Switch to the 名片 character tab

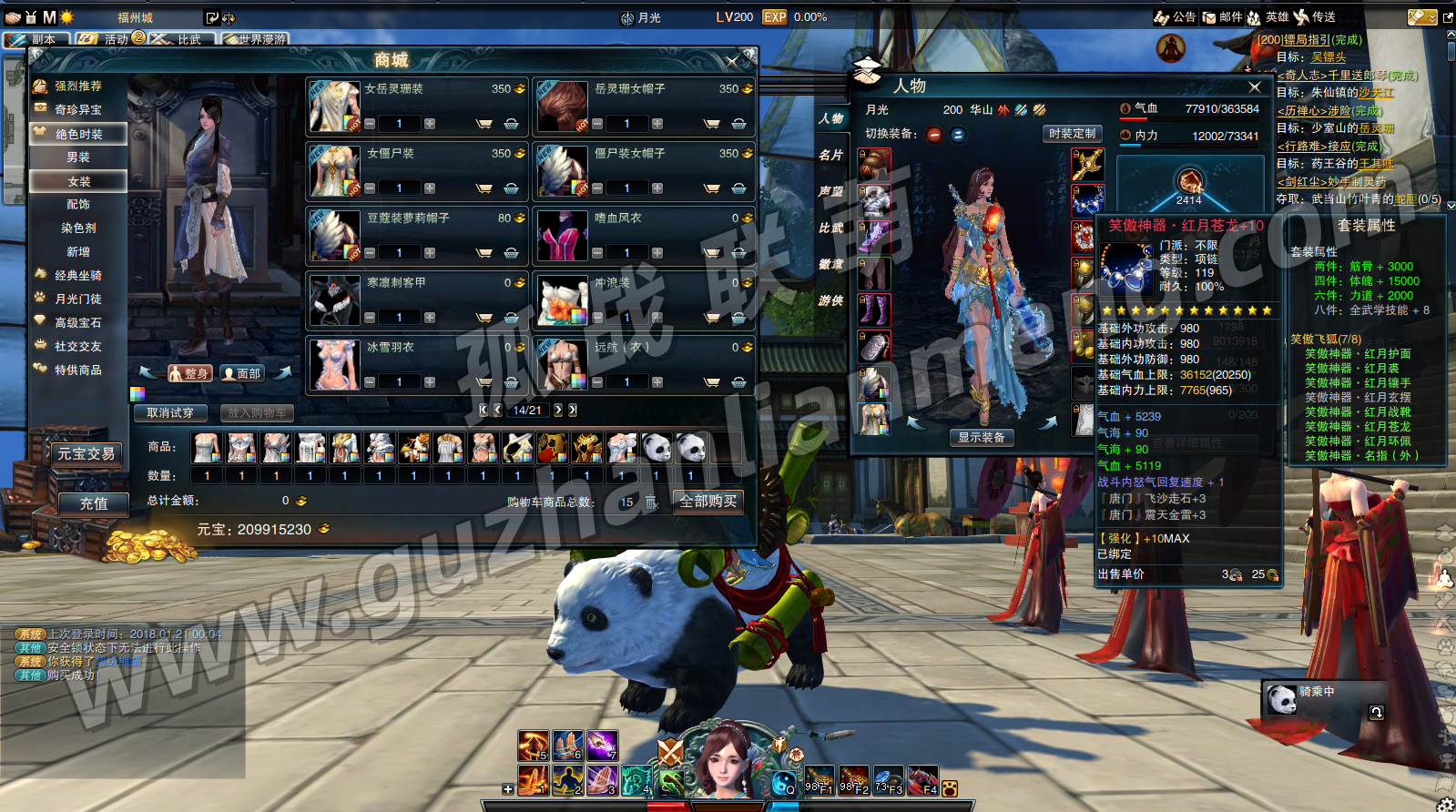point(830,155)
